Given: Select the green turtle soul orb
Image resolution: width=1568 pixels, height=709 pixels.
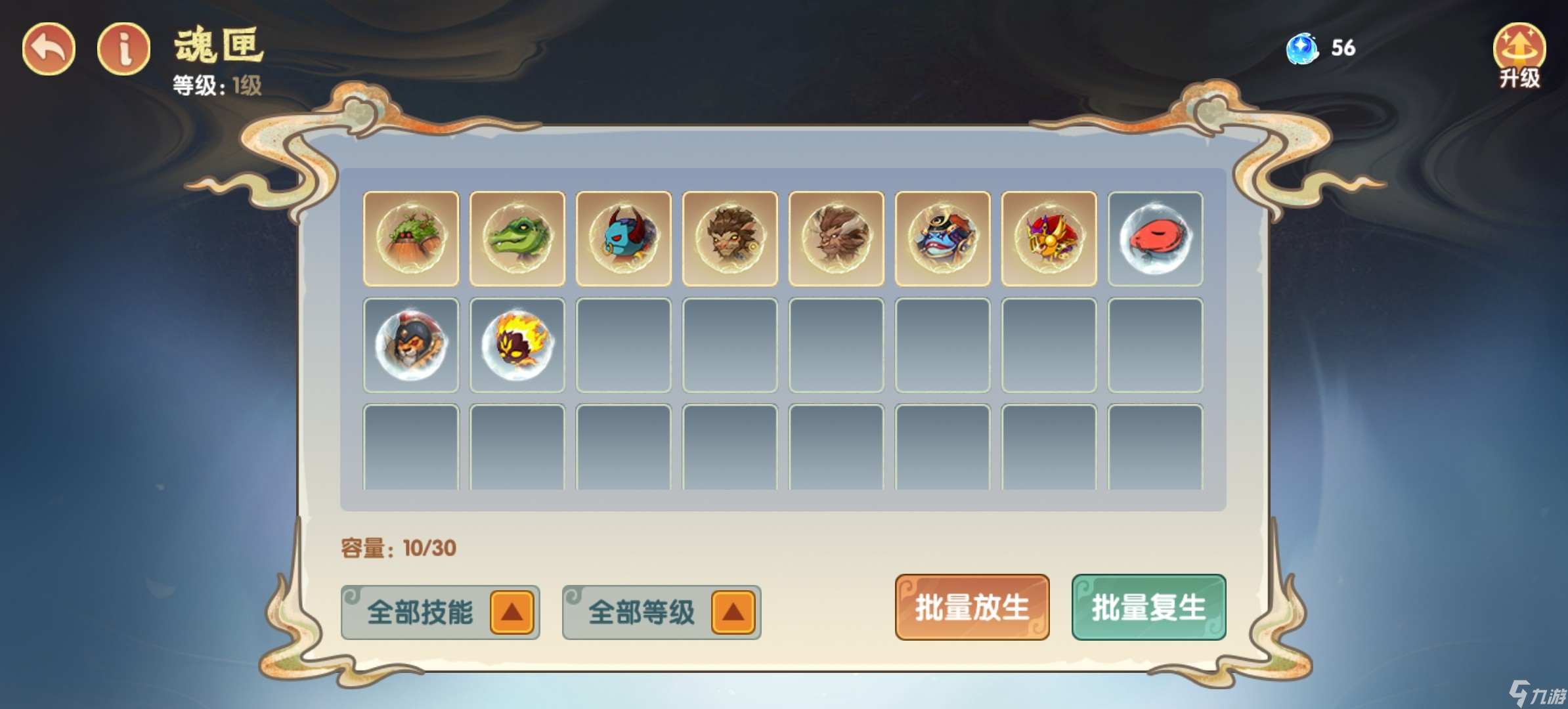Looking at the screenshot, I should [411, 239].
